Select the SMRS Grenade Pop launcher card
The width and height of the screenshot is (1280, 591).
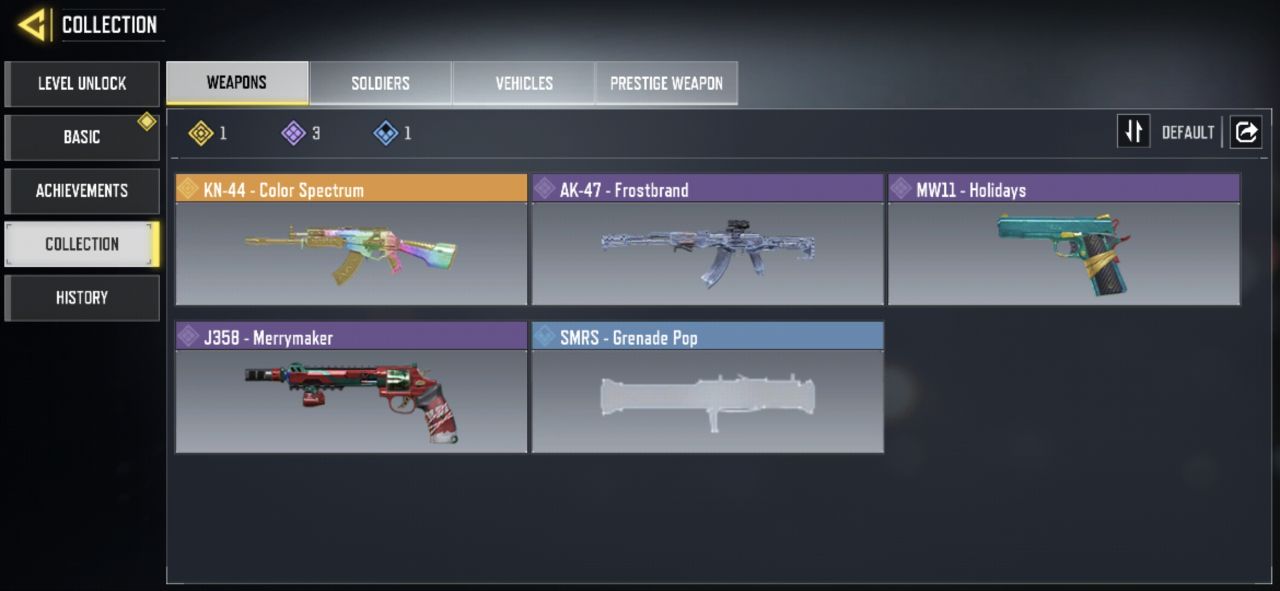707,388
